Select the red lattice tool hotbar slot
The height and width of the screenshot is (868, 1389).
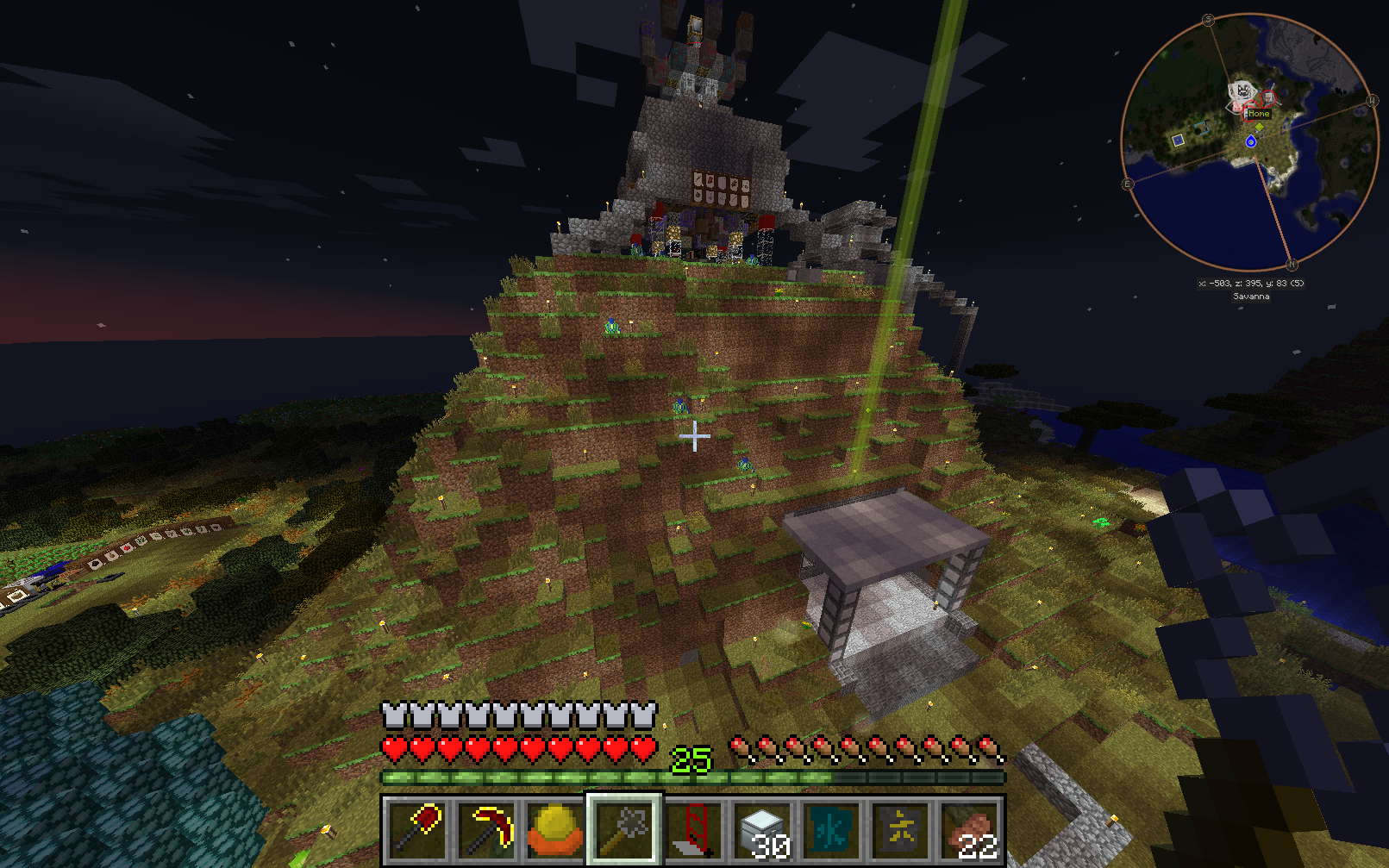click(693, 829)
